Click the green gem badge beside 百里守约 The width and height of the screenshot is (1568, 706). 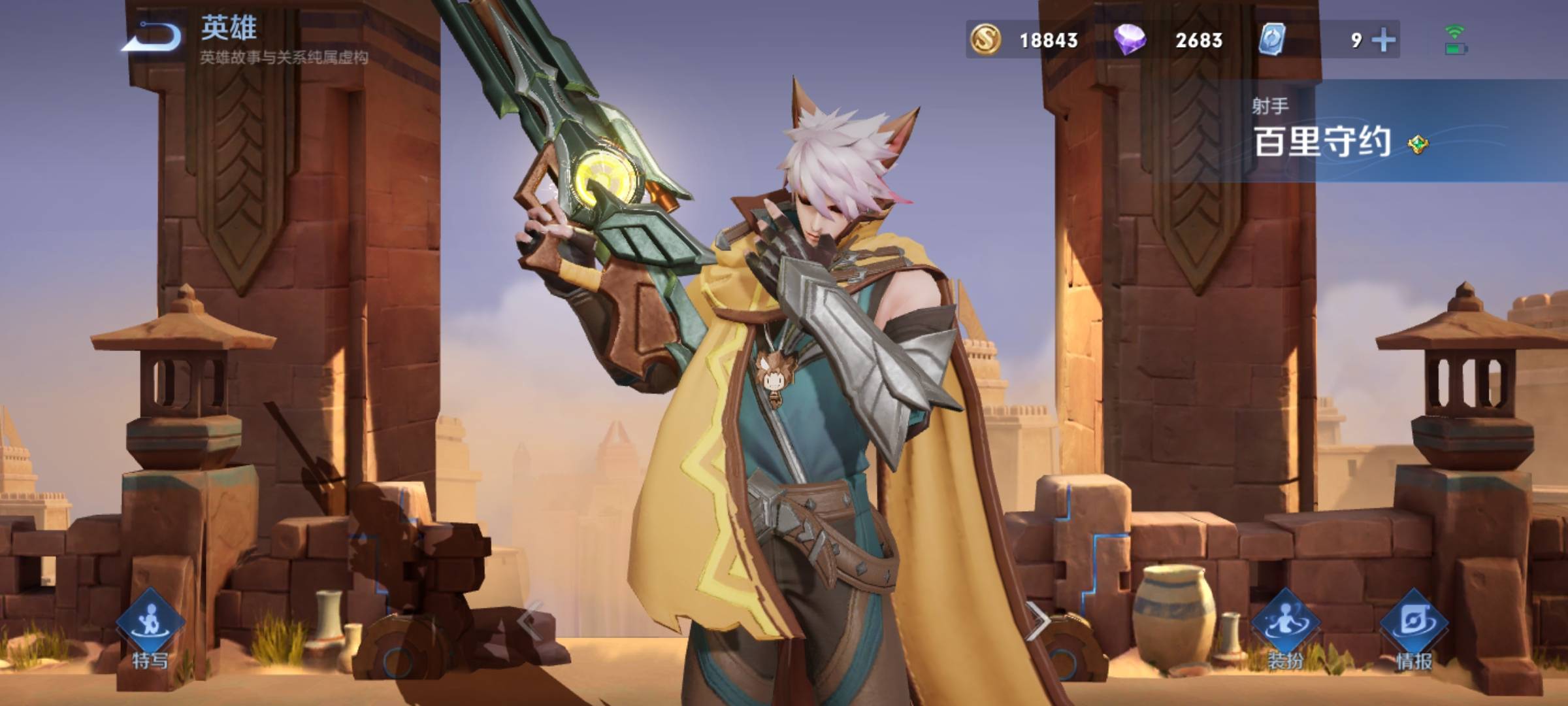(x=1418, y=144)
